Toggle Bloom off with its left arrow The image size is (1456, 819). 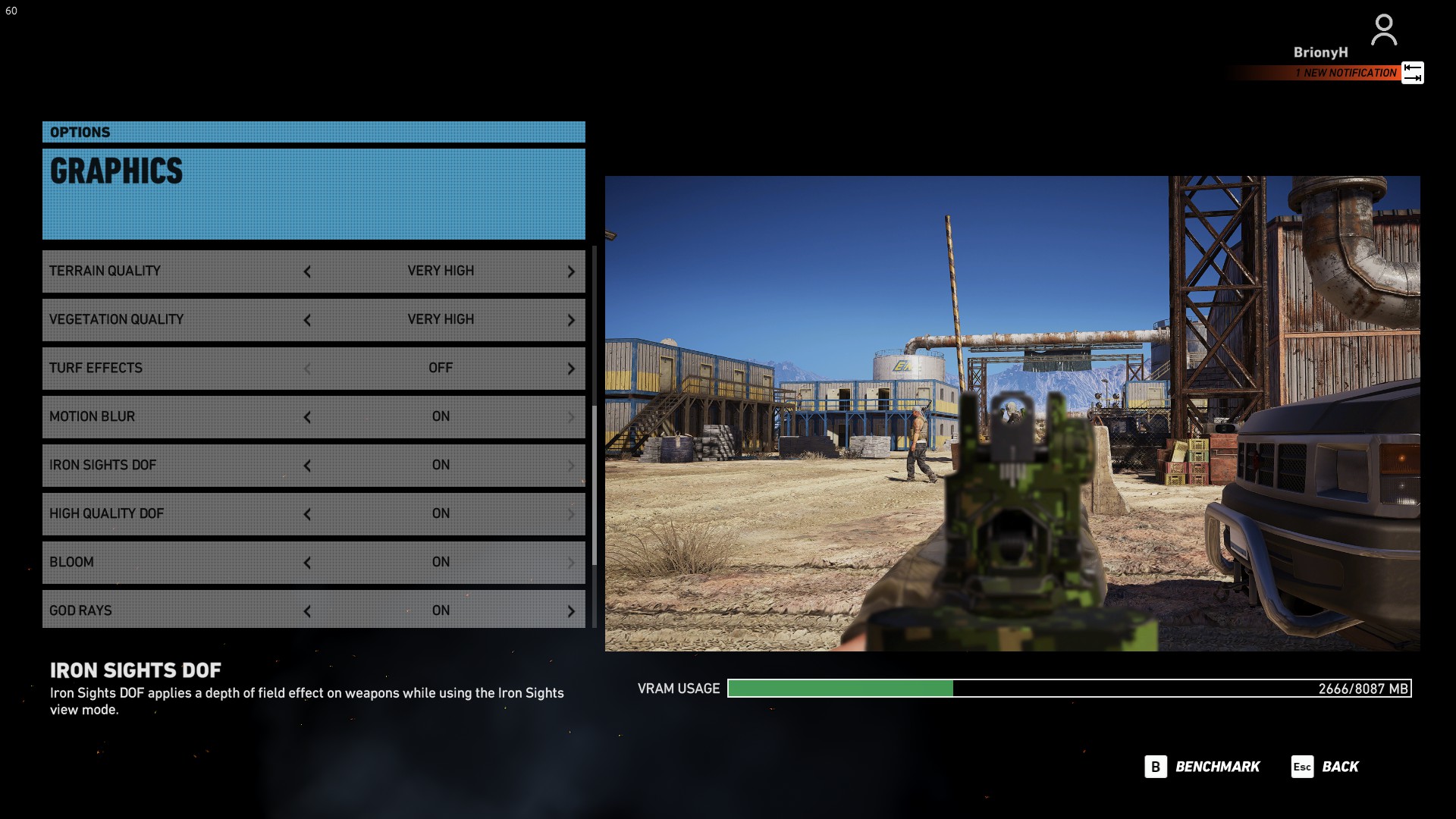point(307,563)
